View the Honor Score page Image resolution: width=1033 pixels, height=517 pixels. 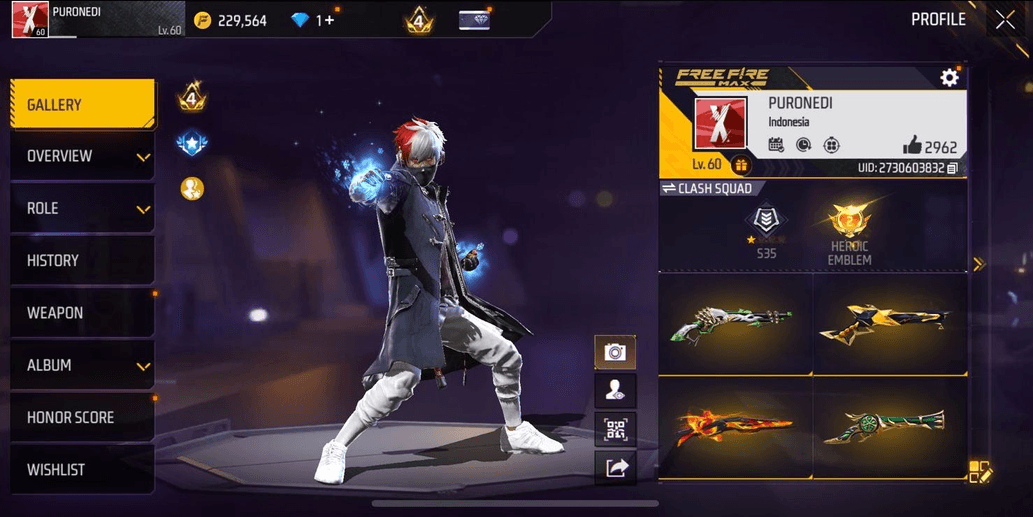click(82, 418)
